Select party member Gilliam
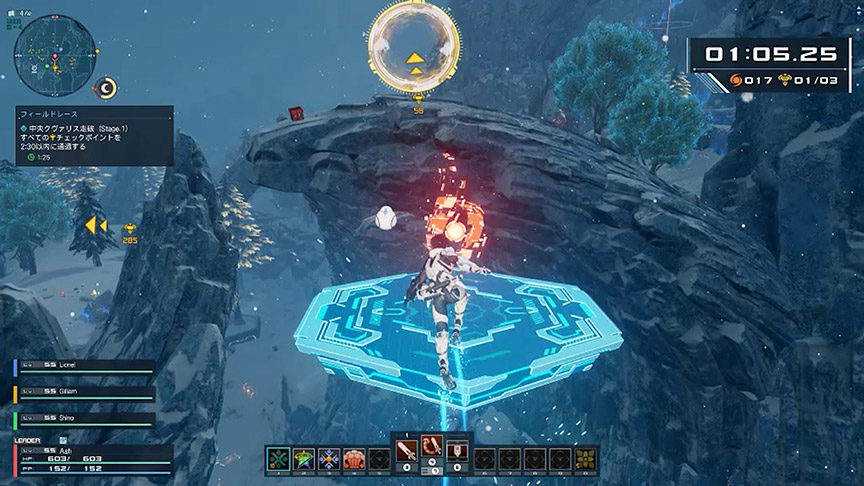 pos(84,393)
